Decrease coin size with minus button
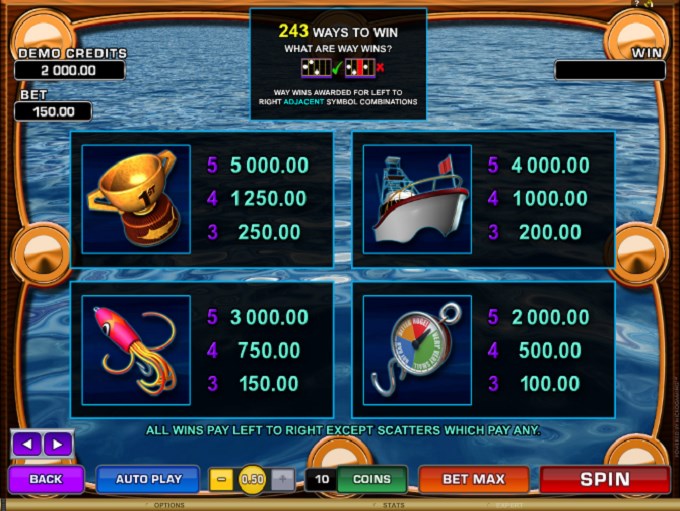Screen dimensions: 680x511 (x=223, y=479)
